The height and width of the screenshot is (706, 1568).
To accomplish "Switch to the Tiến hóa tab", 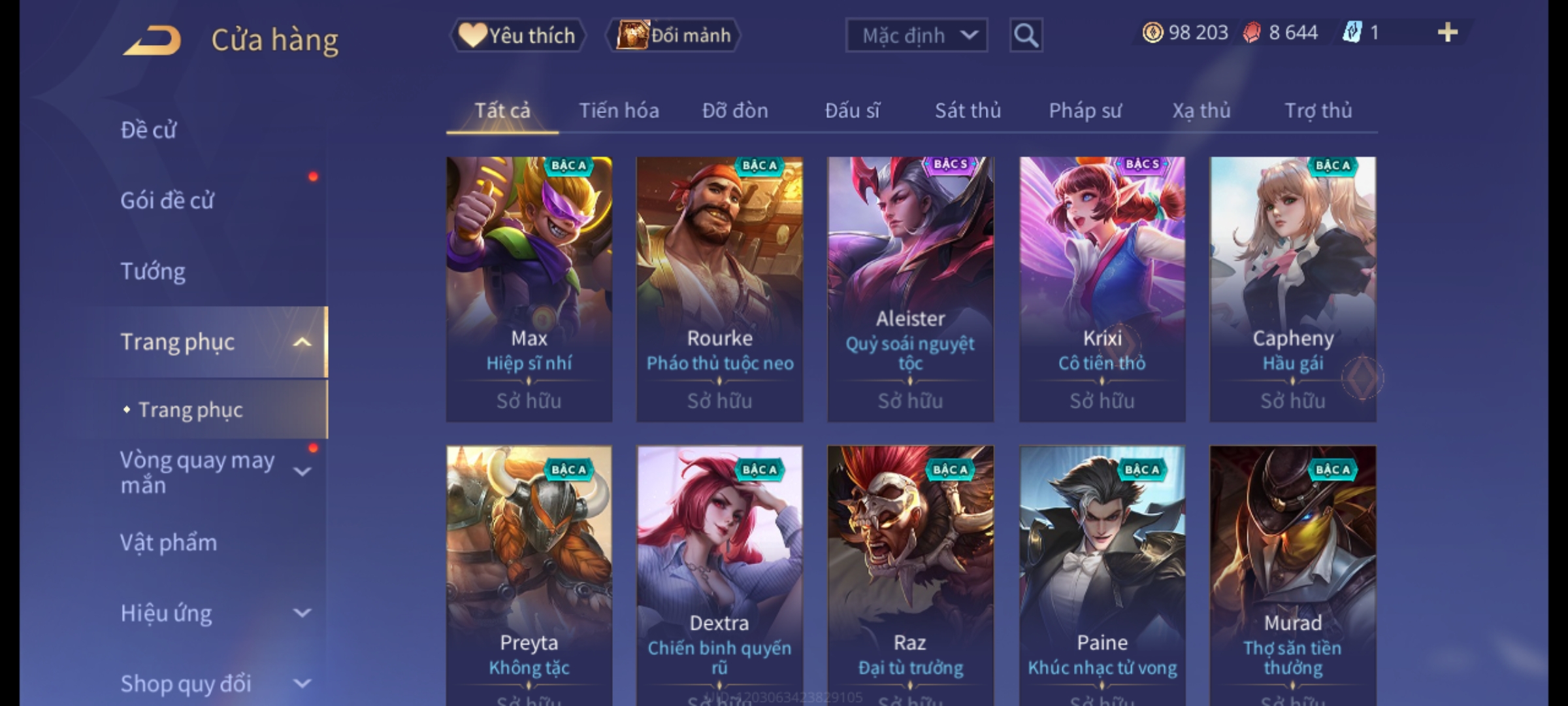I will coord(619,110).
